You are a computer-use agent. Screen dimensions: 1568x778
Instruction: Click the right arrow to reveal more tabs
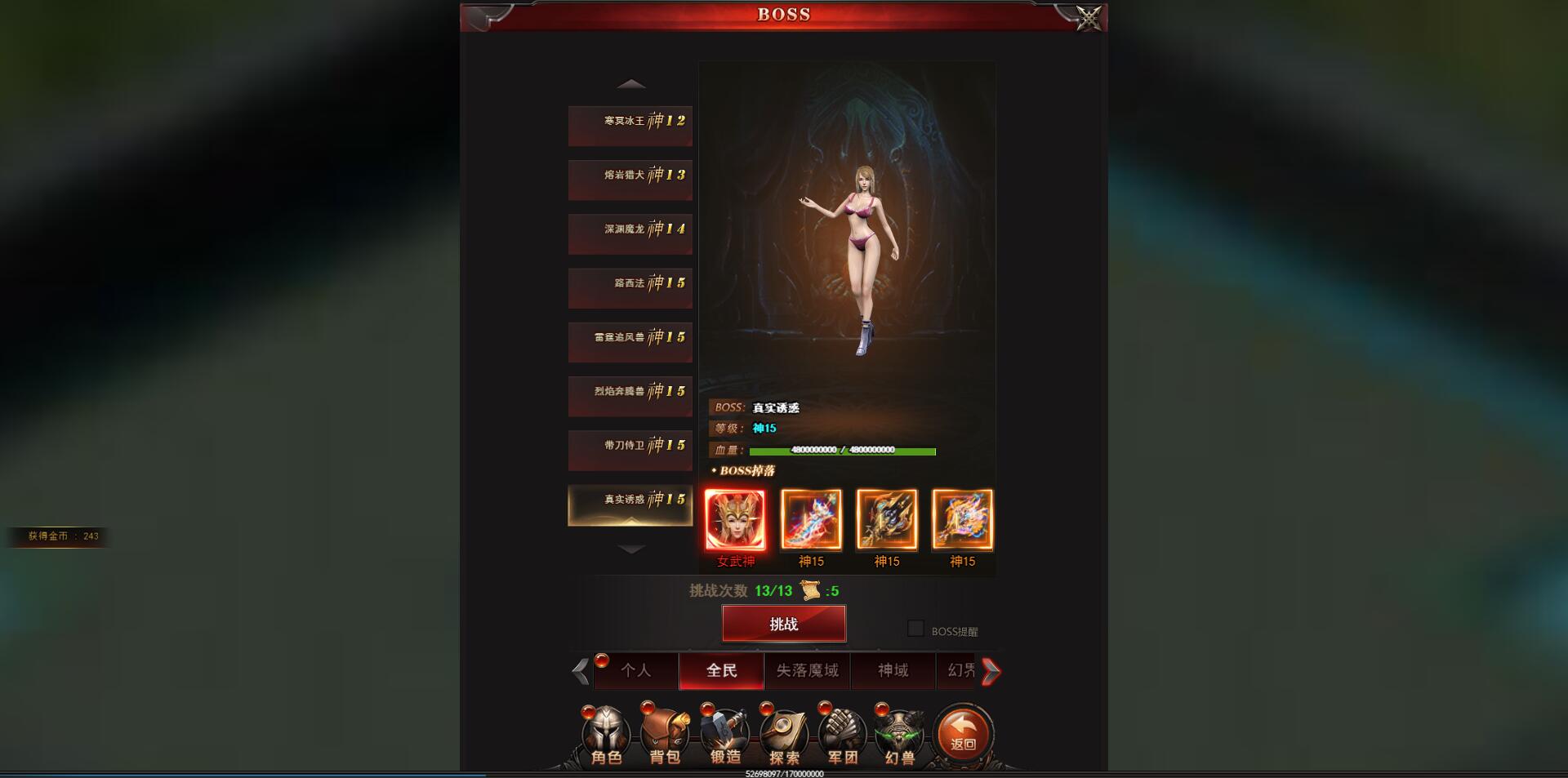[991, 670]
